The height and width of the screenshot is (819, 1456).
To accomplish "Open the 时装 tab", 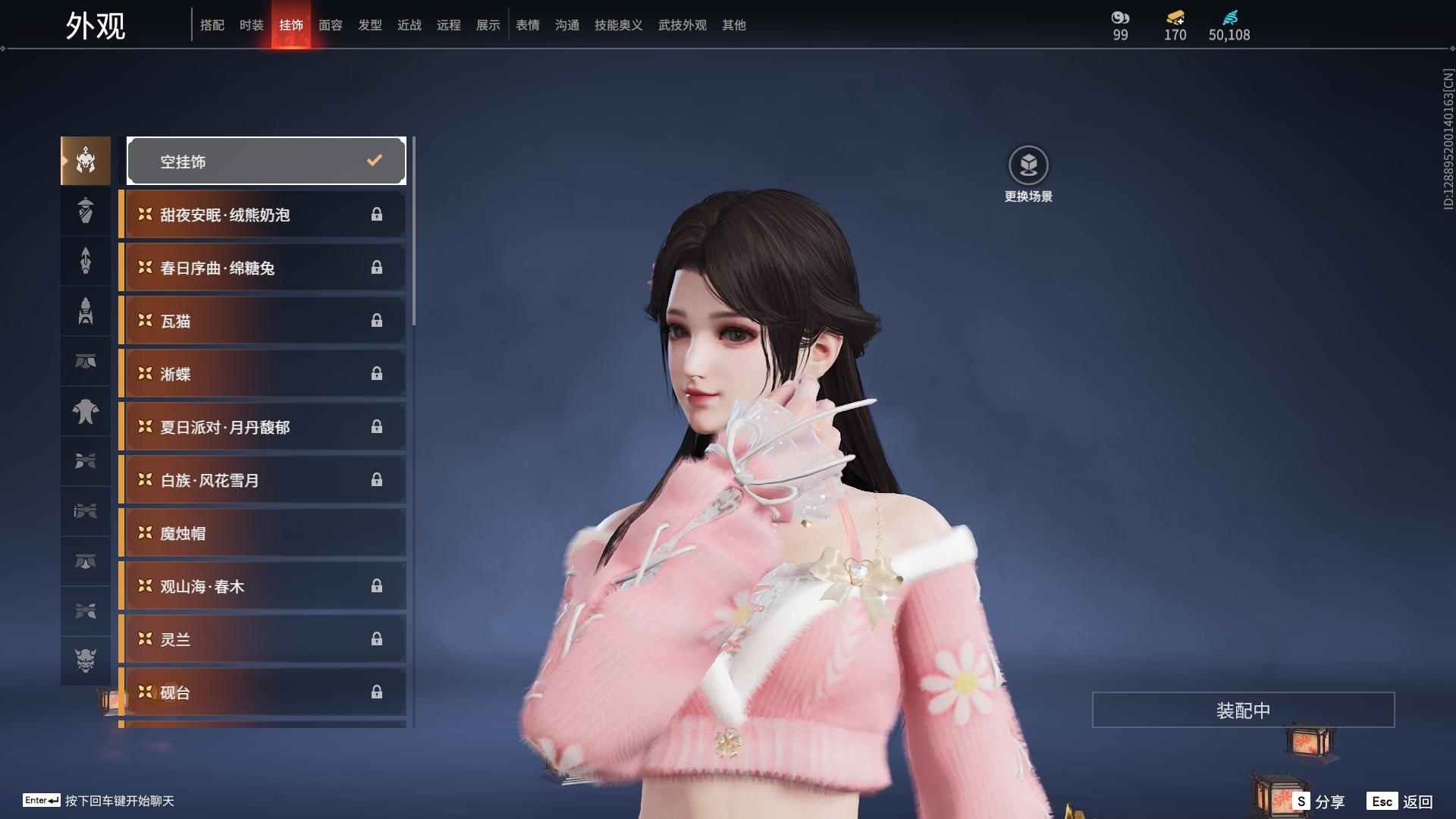I will click(252, 25).
